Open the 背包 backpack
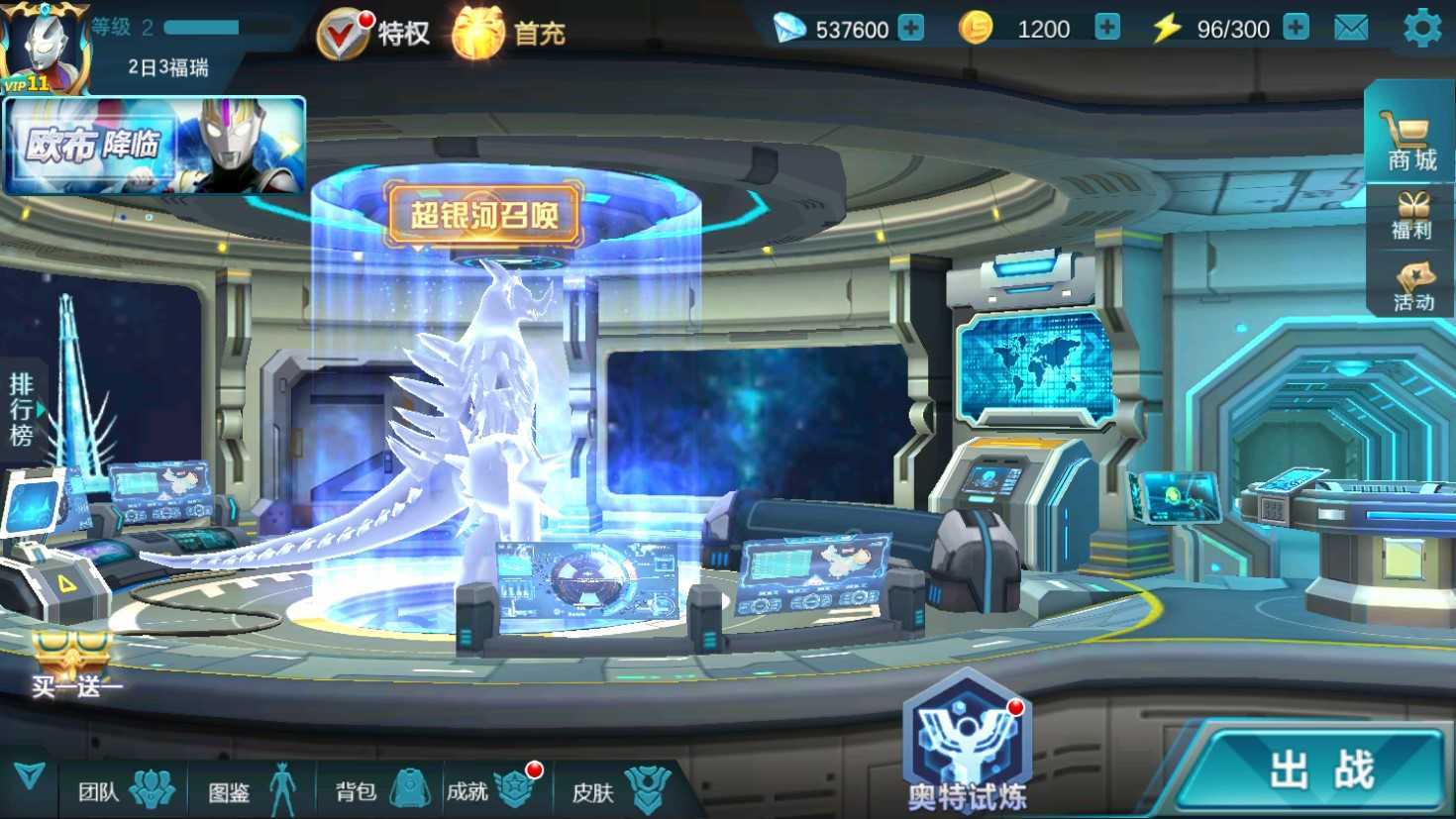Viewport: 1456px width, 819px height. click(x=380, y=790)
